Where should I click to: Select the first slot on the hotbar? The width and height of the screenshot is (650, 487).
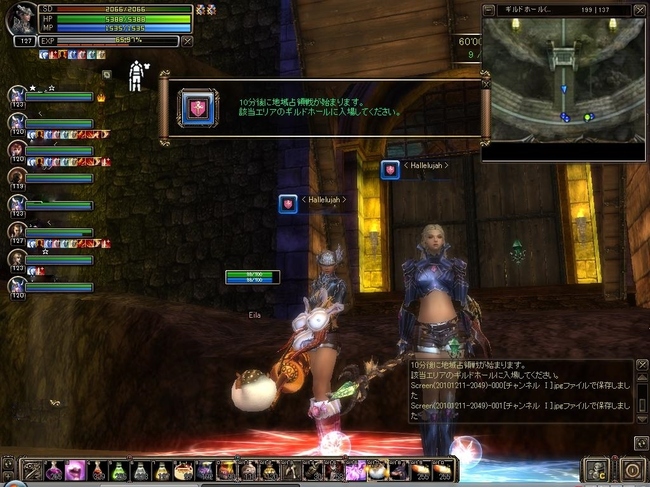click(32, 470)
